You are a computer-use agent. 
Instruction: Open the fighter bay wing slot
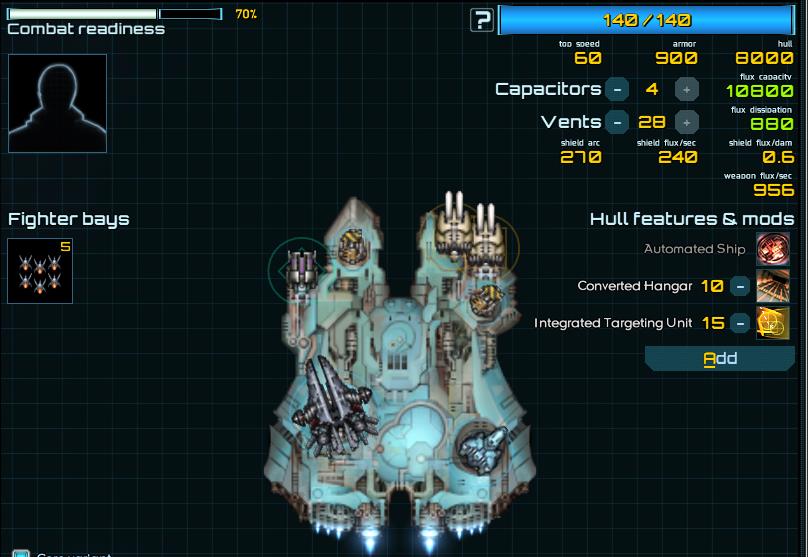pyautogui.click(x=40, y=271)
